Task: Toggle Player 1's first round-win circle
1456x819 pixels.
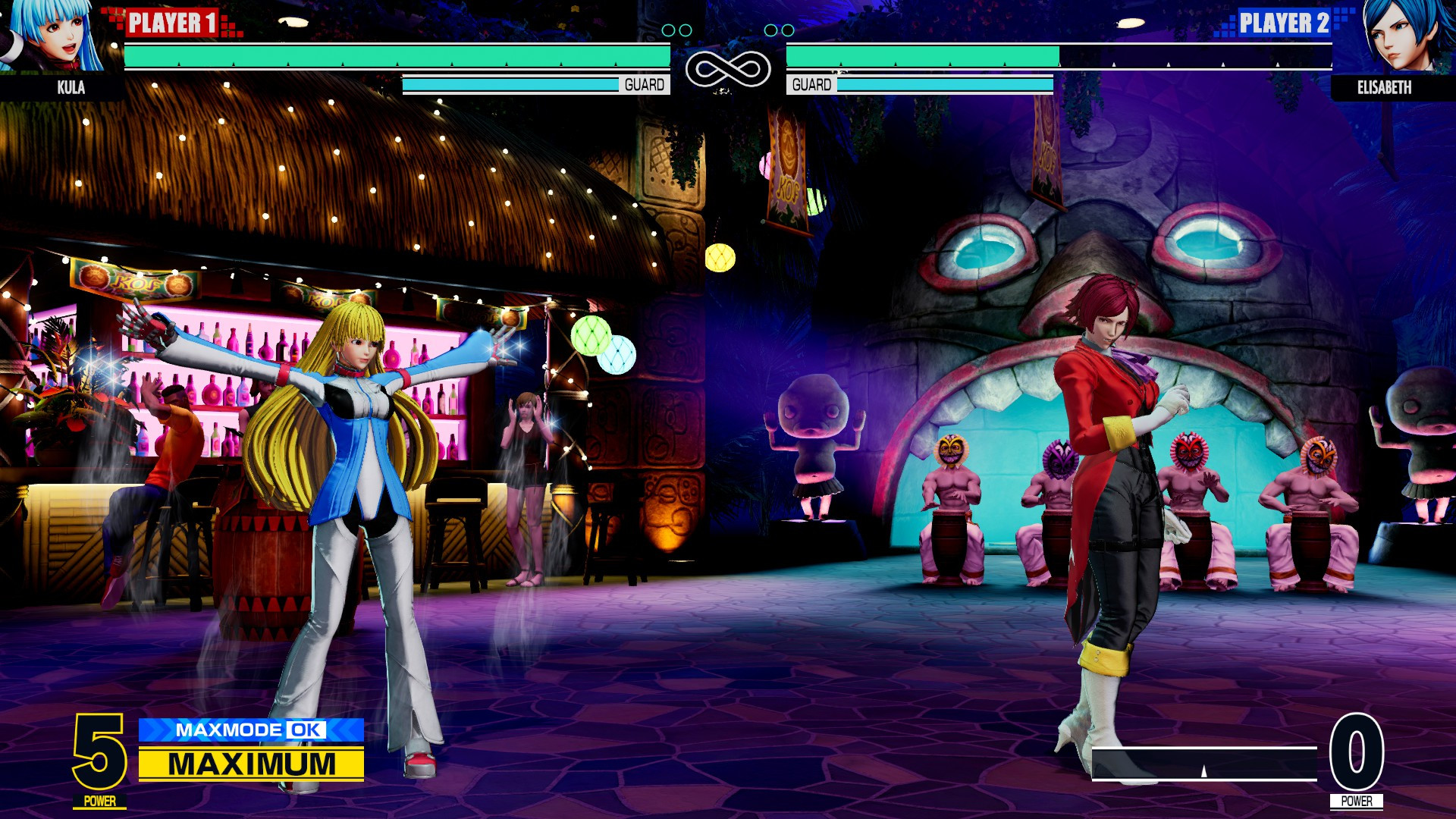Action: coord(670,30)
